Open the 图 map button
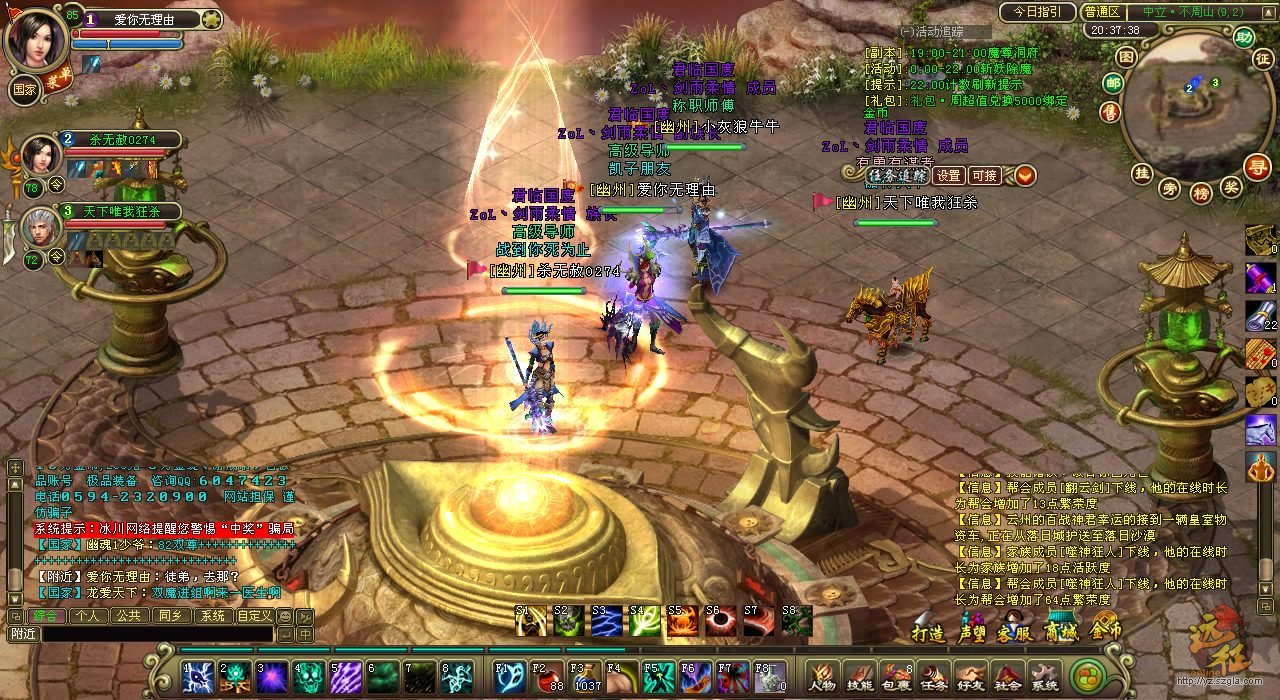Image resolution: width=1280 pixels, height=700 pixels. (1126, 56)
